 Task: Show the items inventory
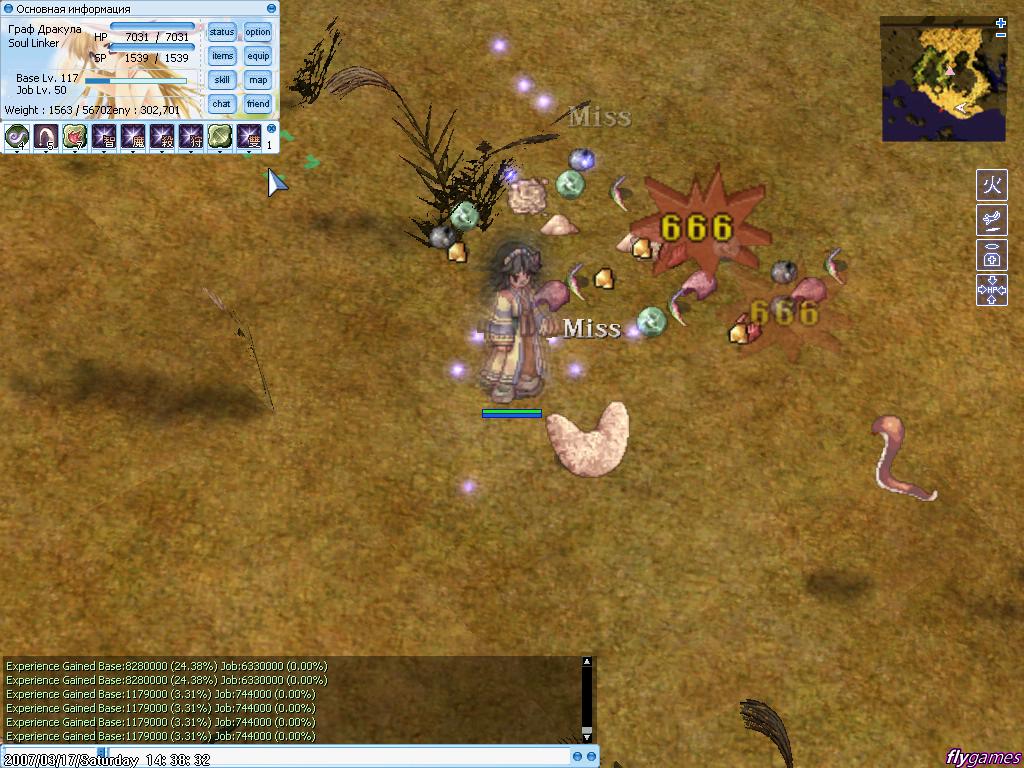tap(222, 56)
